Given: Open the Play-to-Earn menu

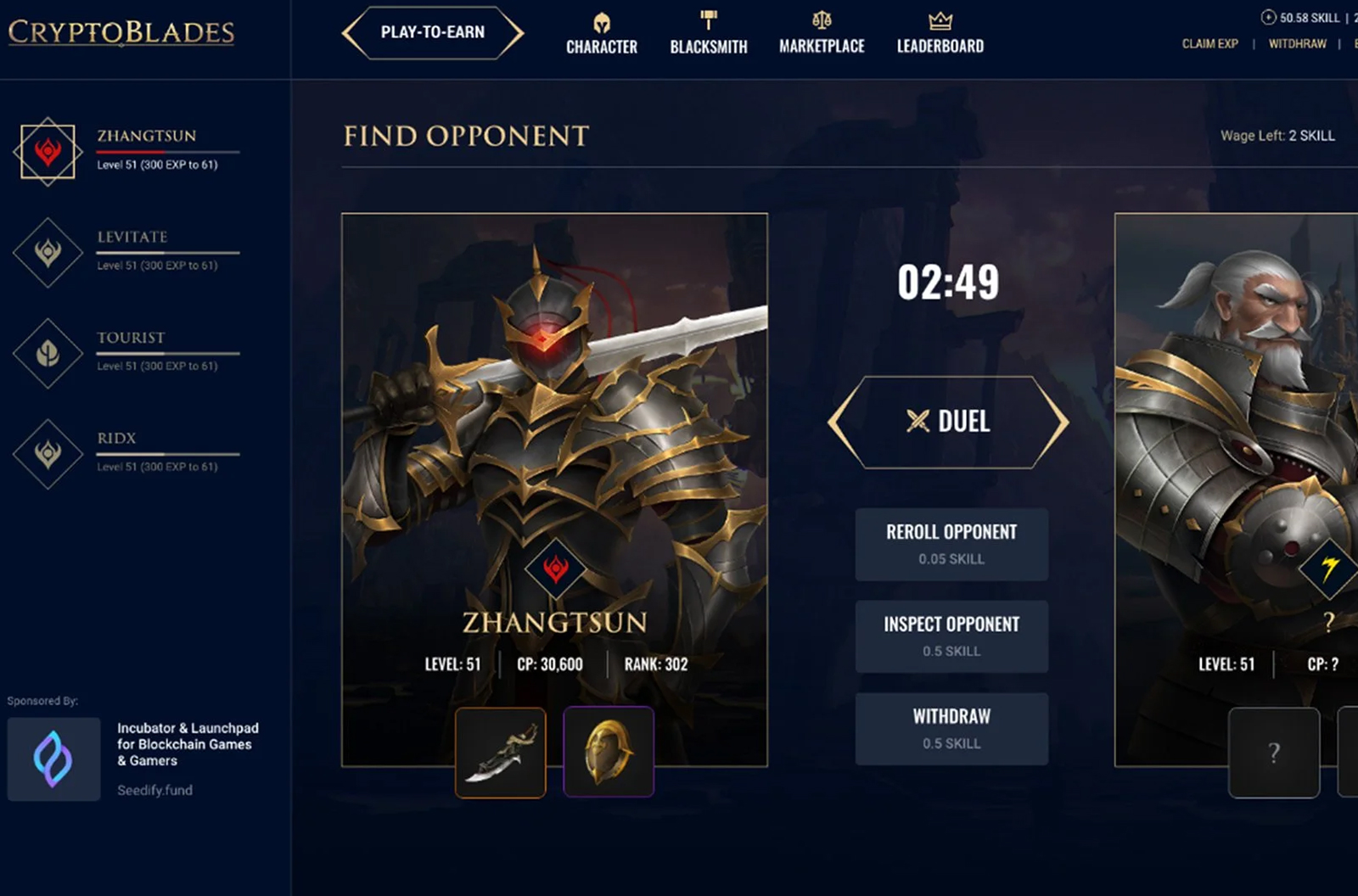Looking at the screenshot, I should click(x=432, y=32).
